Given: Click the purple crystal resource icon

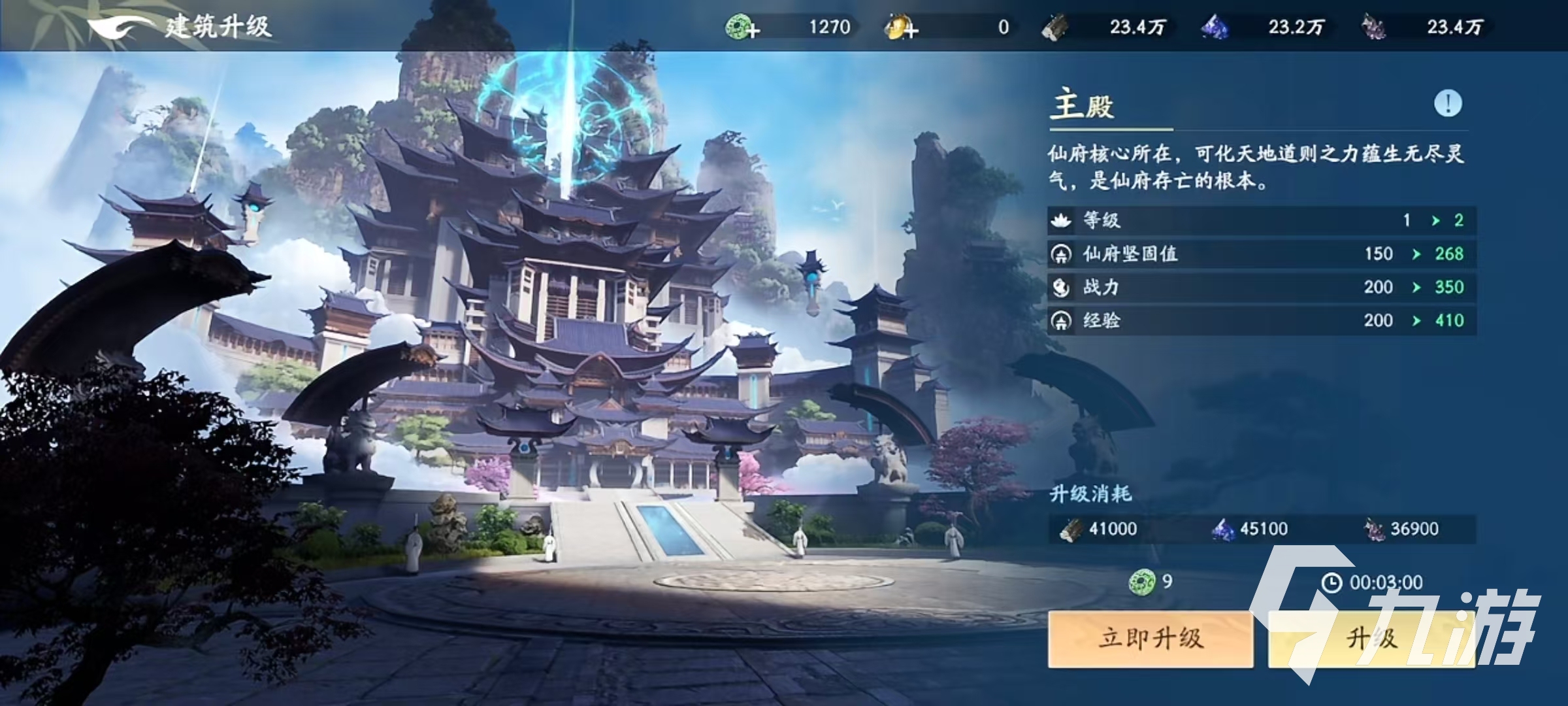Looking at the screenshot, I should point(1214,27).
